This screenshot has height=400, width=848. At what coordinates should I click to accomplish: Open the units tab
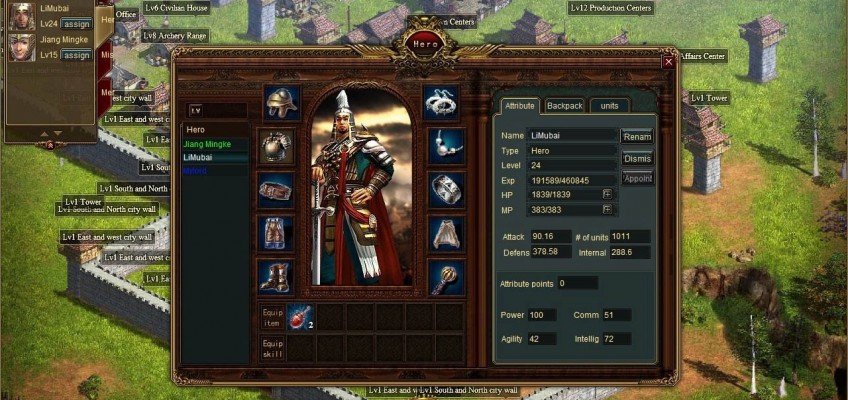click(x=610, y=105)
